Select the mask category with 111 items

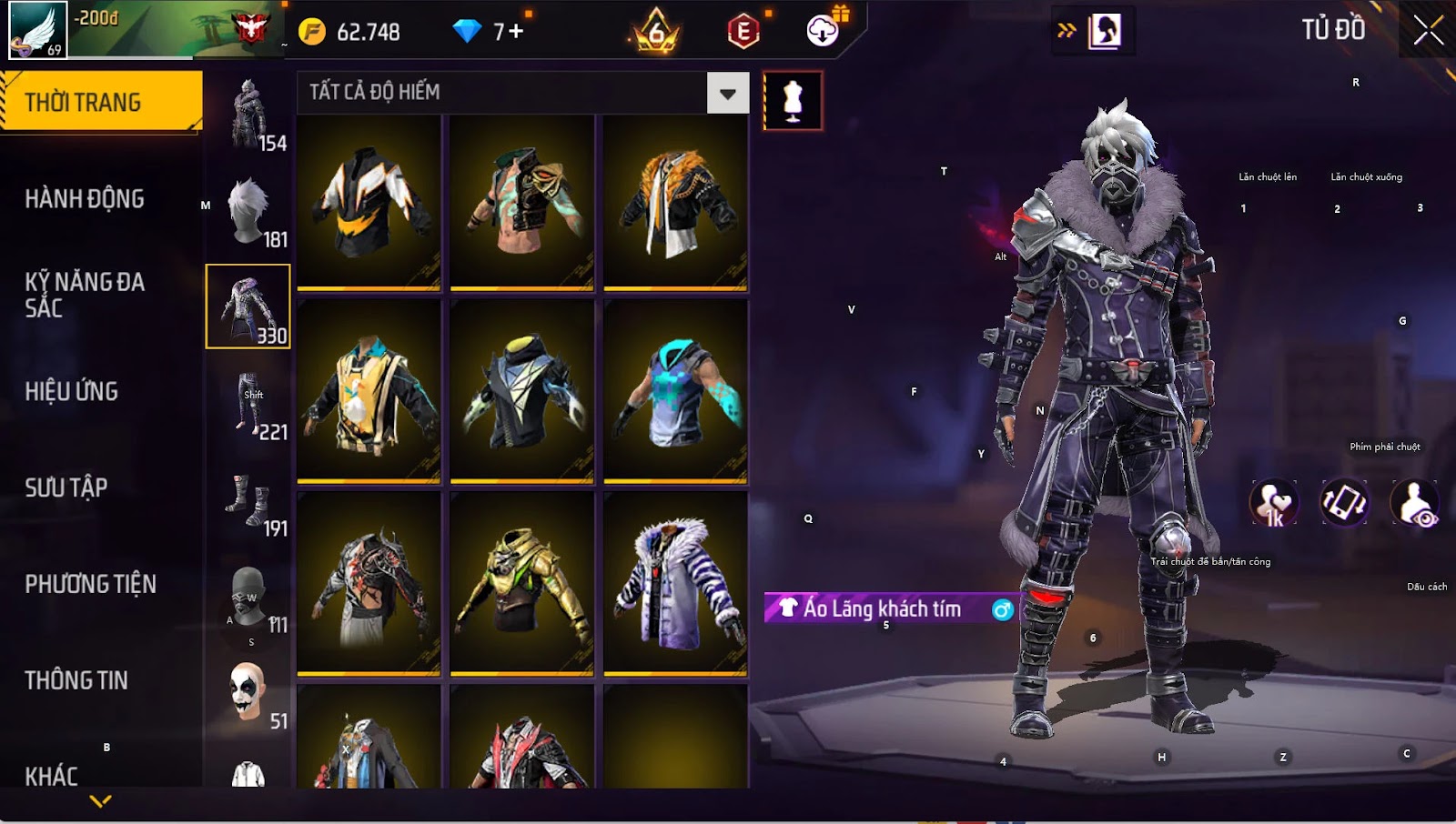(248, 598)
